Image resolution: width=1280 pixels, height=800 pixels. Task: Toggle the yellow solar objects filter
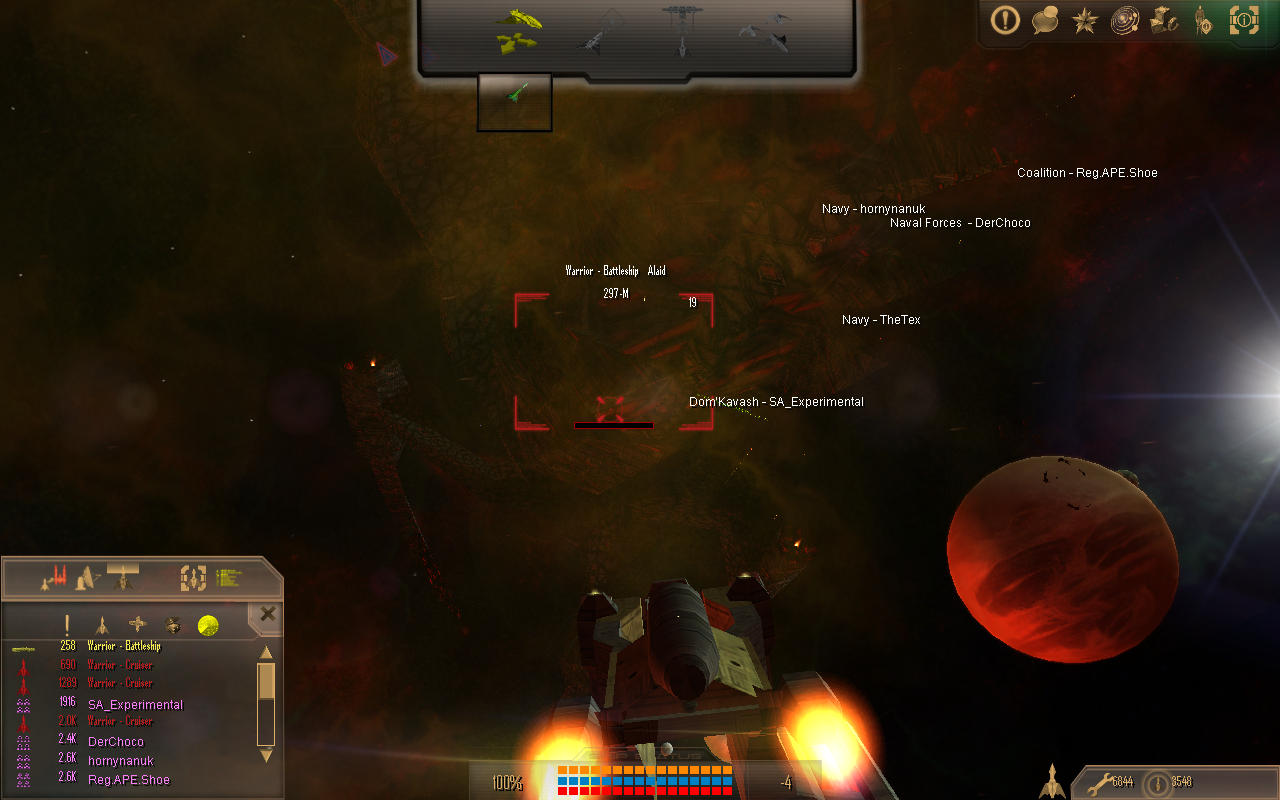[x=207, y=624]
